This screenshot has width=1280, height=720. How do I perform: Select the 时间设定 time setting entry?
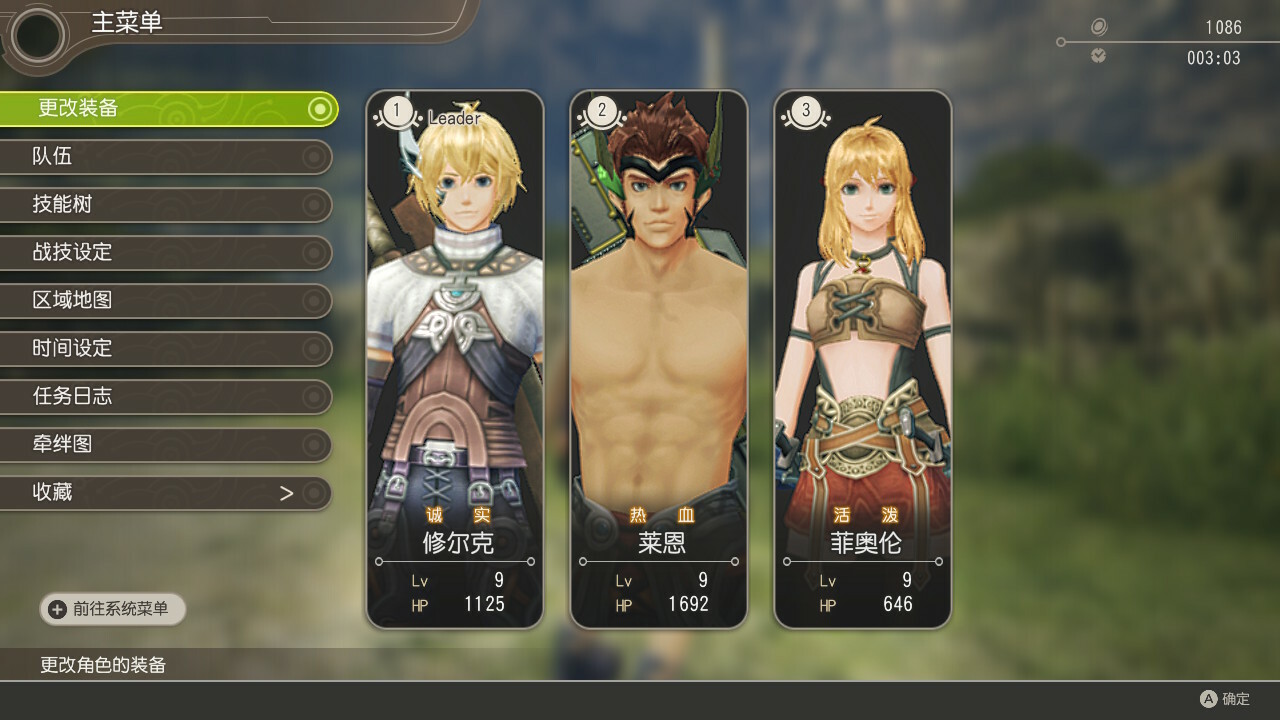(165, 348)
